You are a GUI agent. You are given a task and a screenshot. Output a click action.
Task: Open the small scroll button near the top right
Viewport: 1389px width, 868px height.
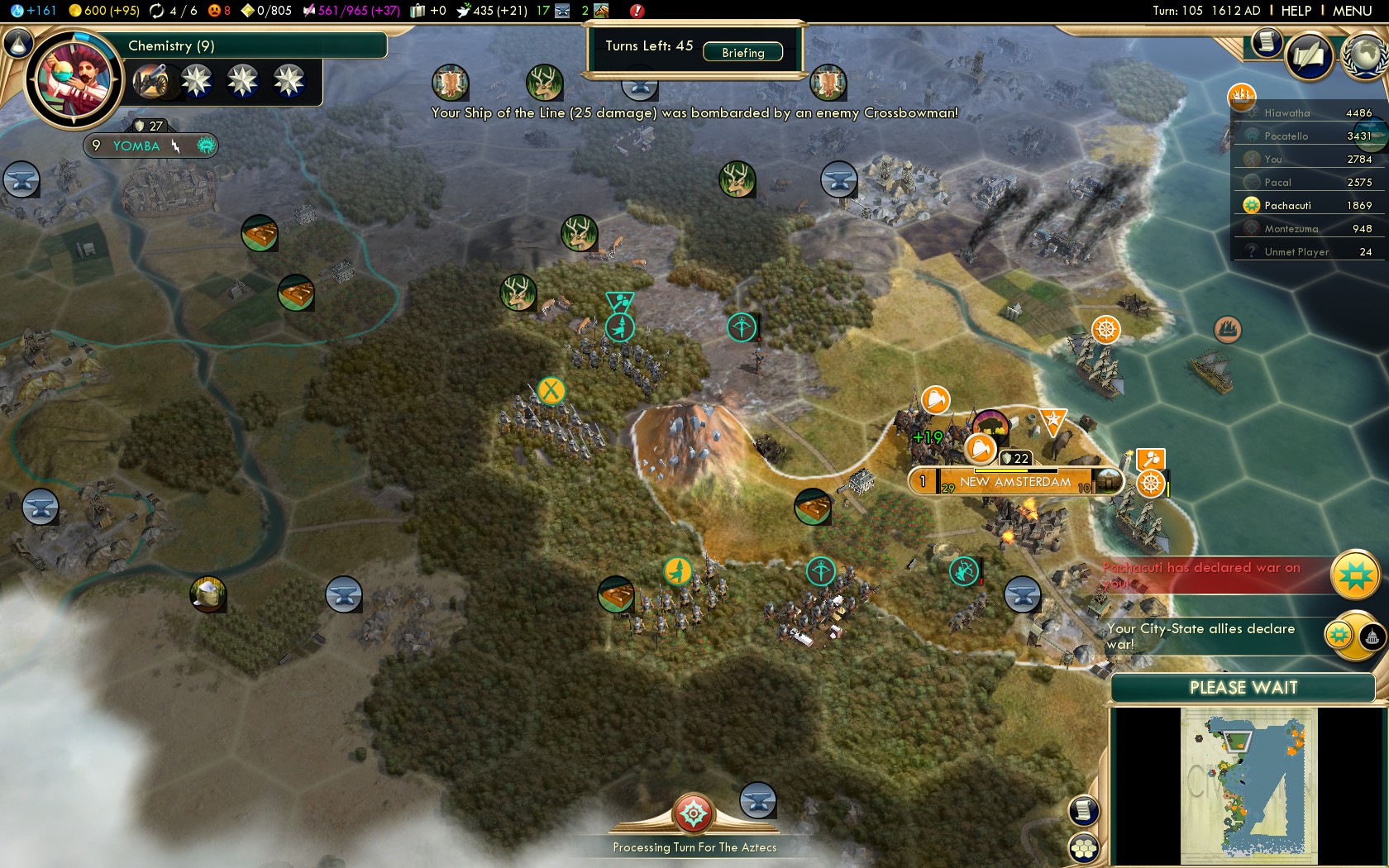coord(1265,42)
